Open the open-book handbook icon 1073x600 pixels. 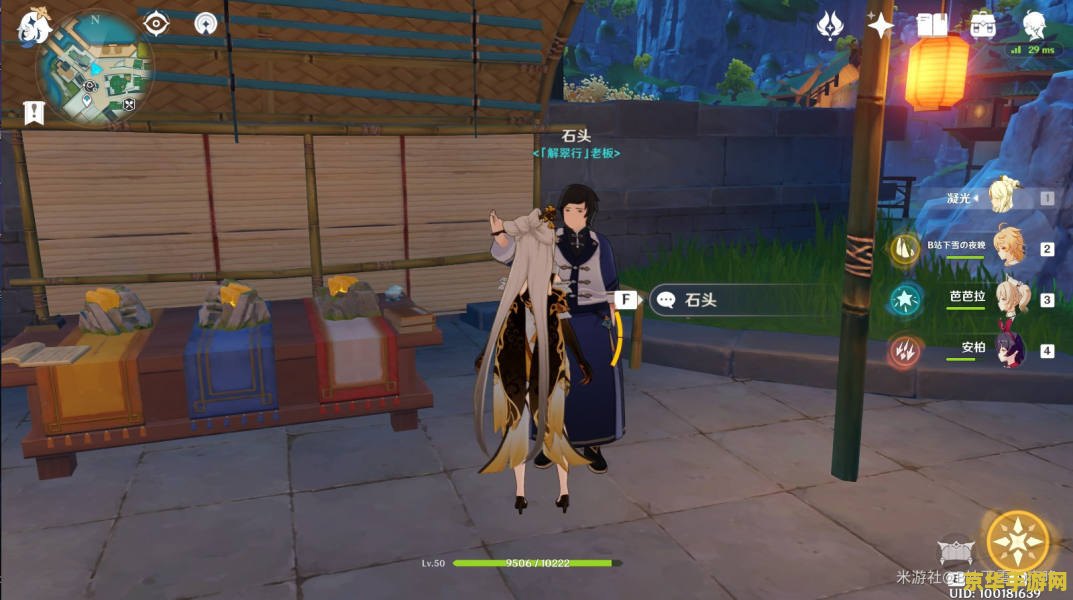(x=932, y=25)
